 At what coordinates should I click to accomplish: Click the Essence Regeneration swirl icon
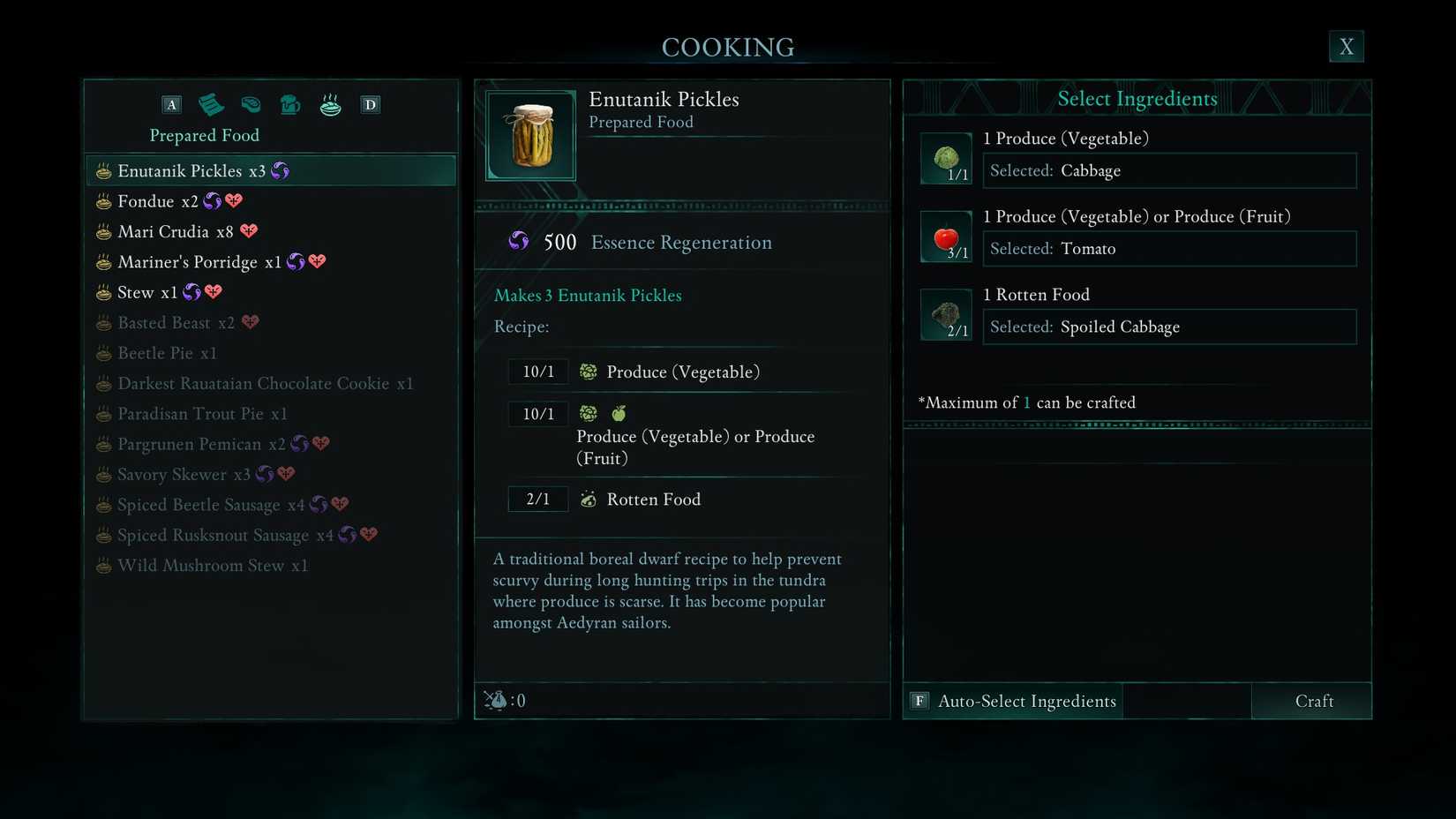(x=519, y=241)
